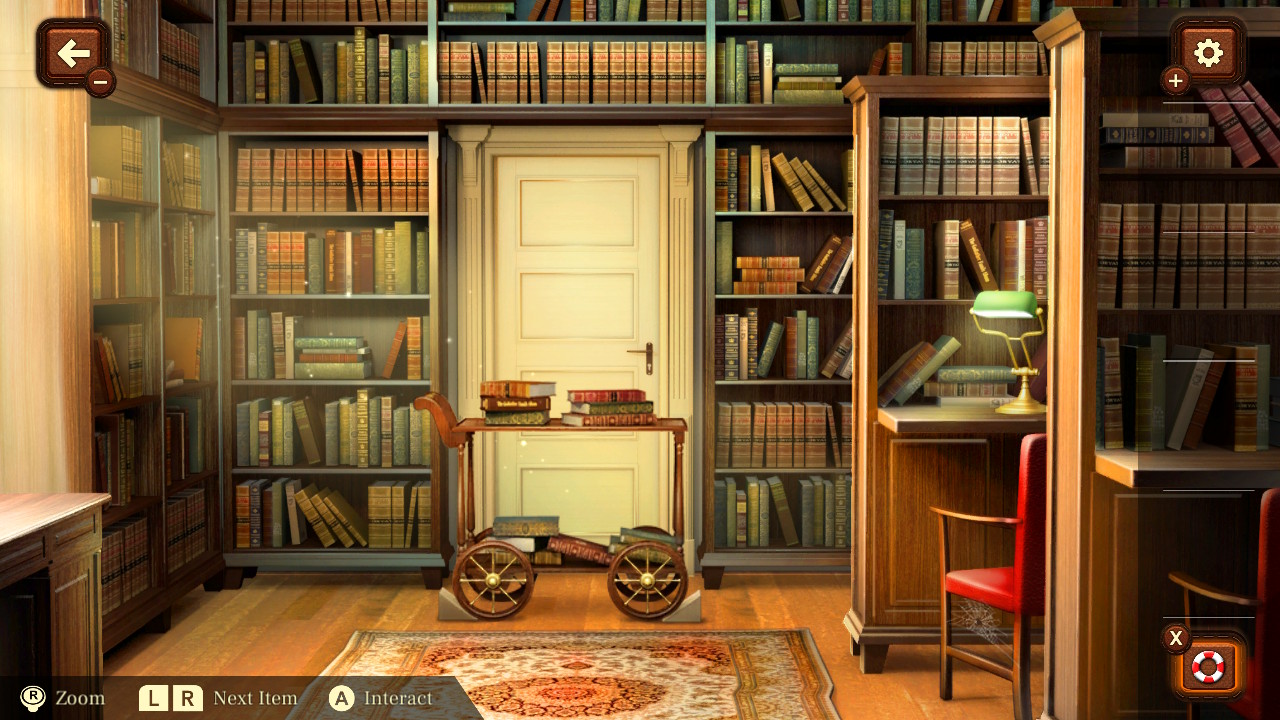Click the A Interact button prompt
The width and height of the screenshot is (1280, 720).
pyautogui.click(x=341, y=698)
